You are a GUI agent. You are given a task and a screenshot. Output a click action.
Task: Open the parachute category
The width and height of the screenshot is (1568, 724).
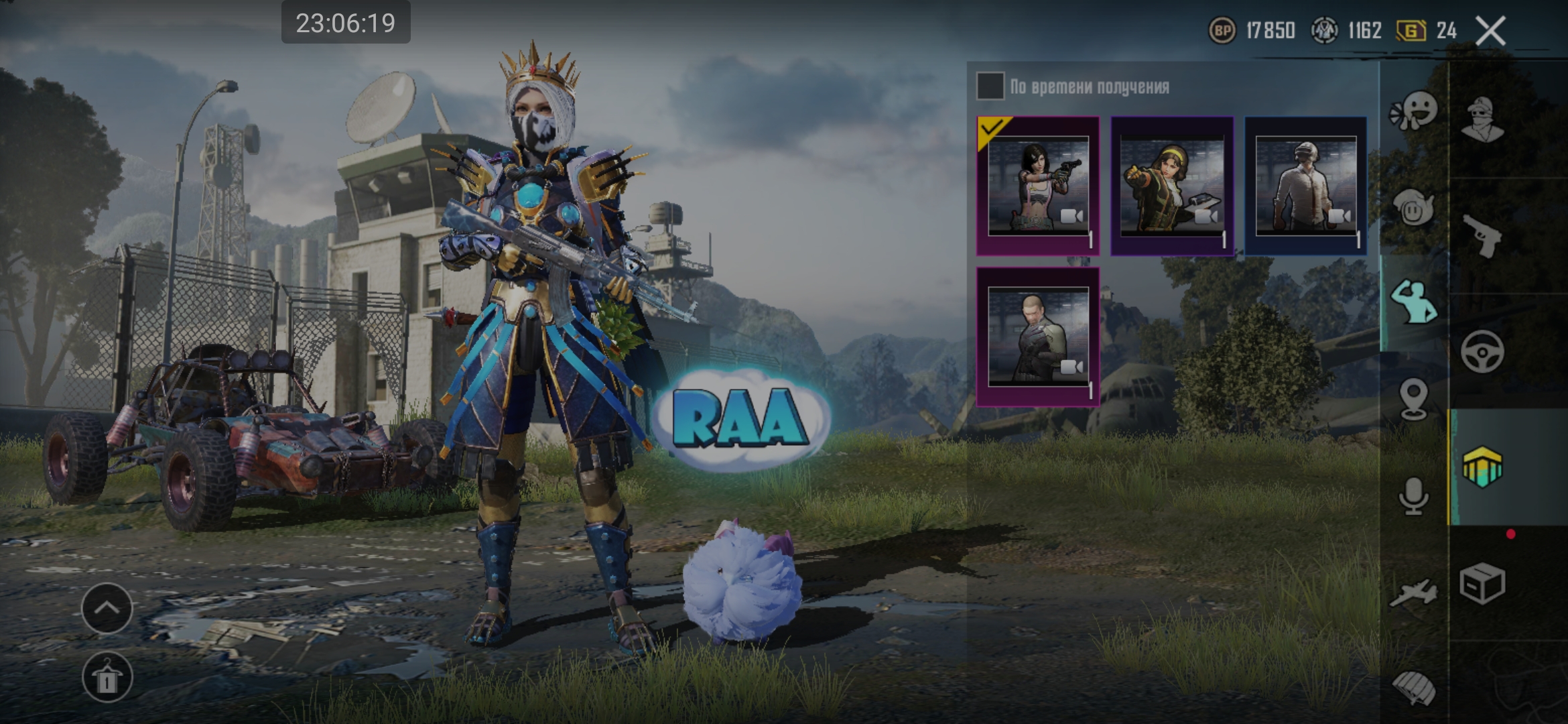click(x=1414, y=688)
